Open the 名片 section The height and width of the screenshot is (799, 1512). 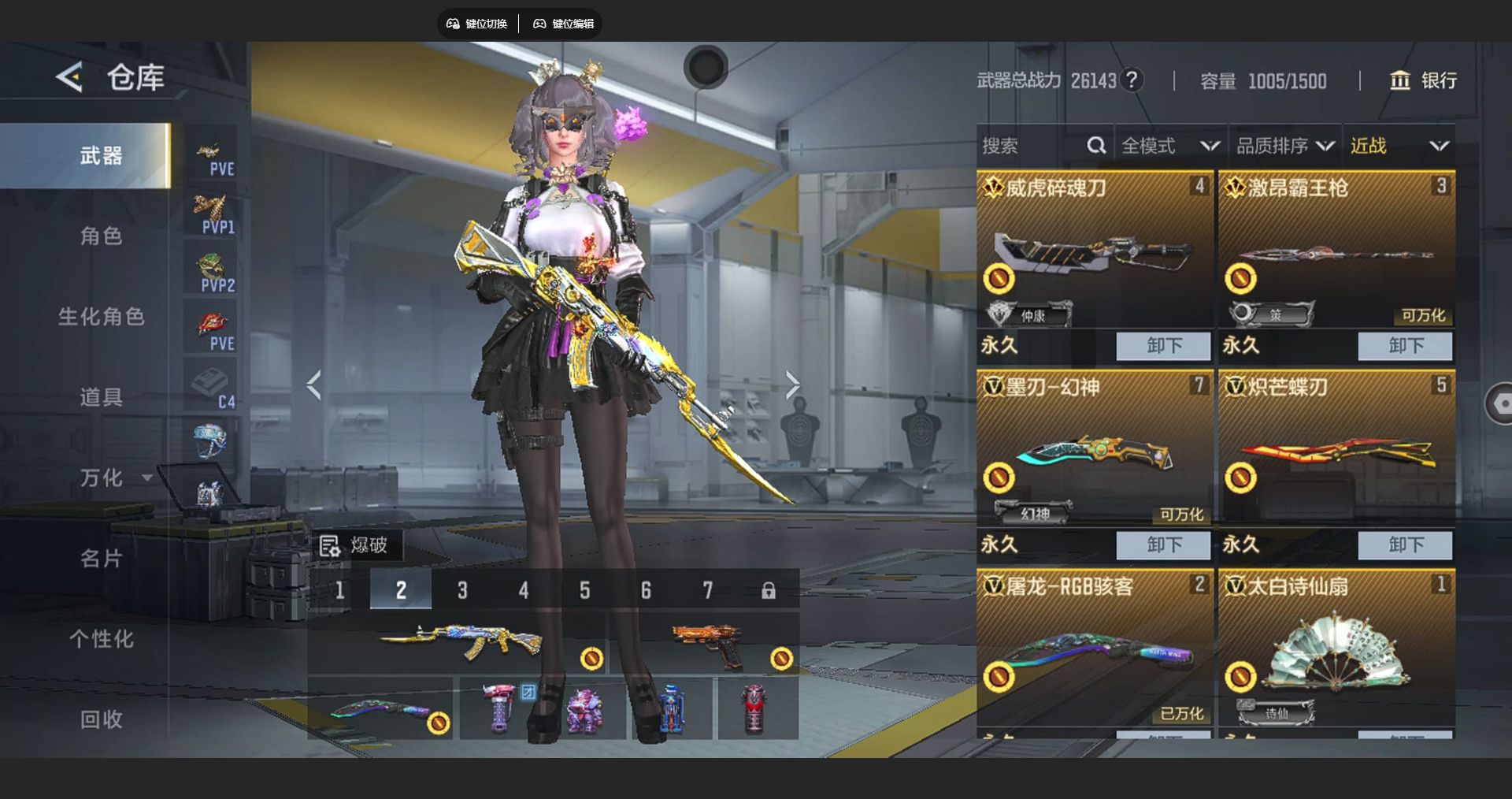pyautogui.click(x=101, y=559)
